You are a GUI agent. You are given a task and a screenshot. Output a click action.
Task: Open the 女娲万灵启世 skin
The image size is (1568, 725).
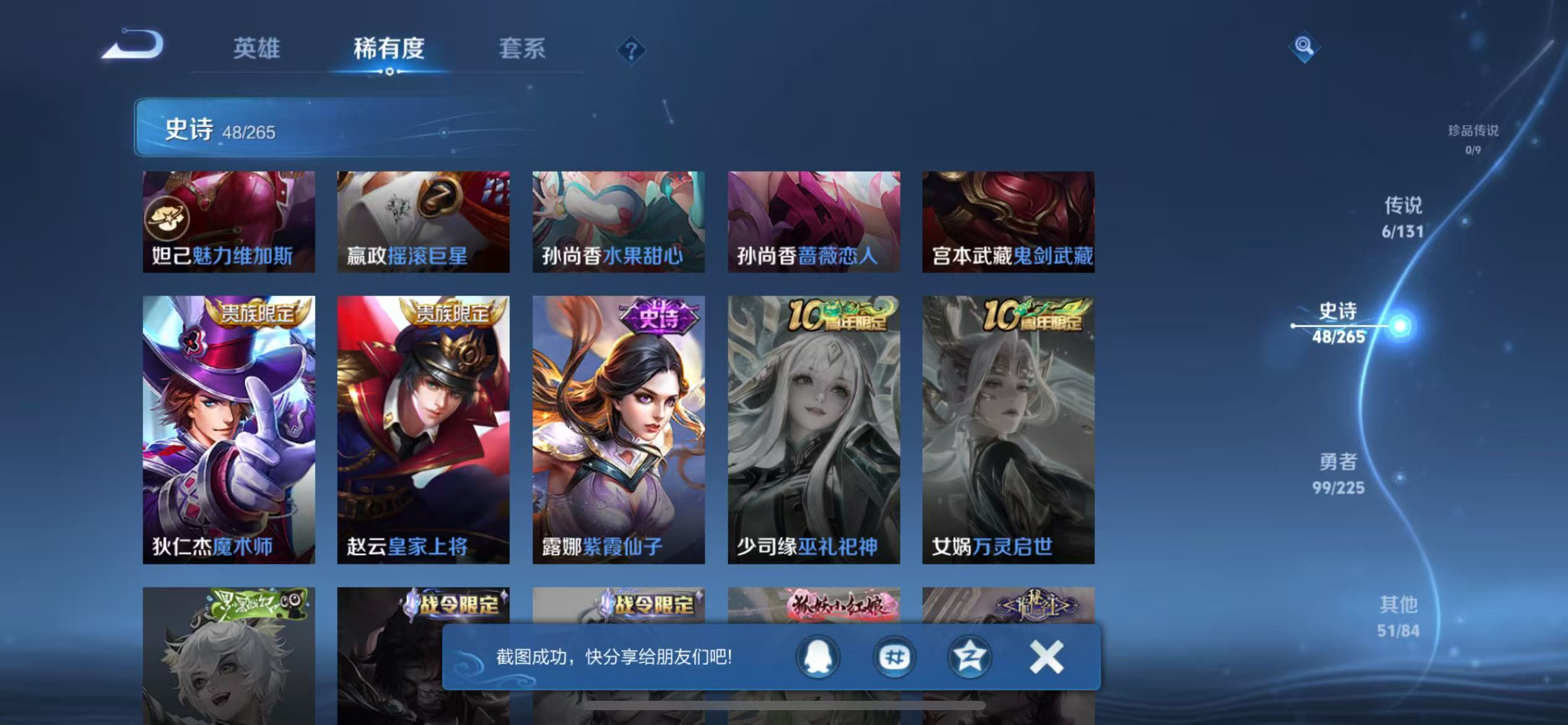tap(1008, 428)
